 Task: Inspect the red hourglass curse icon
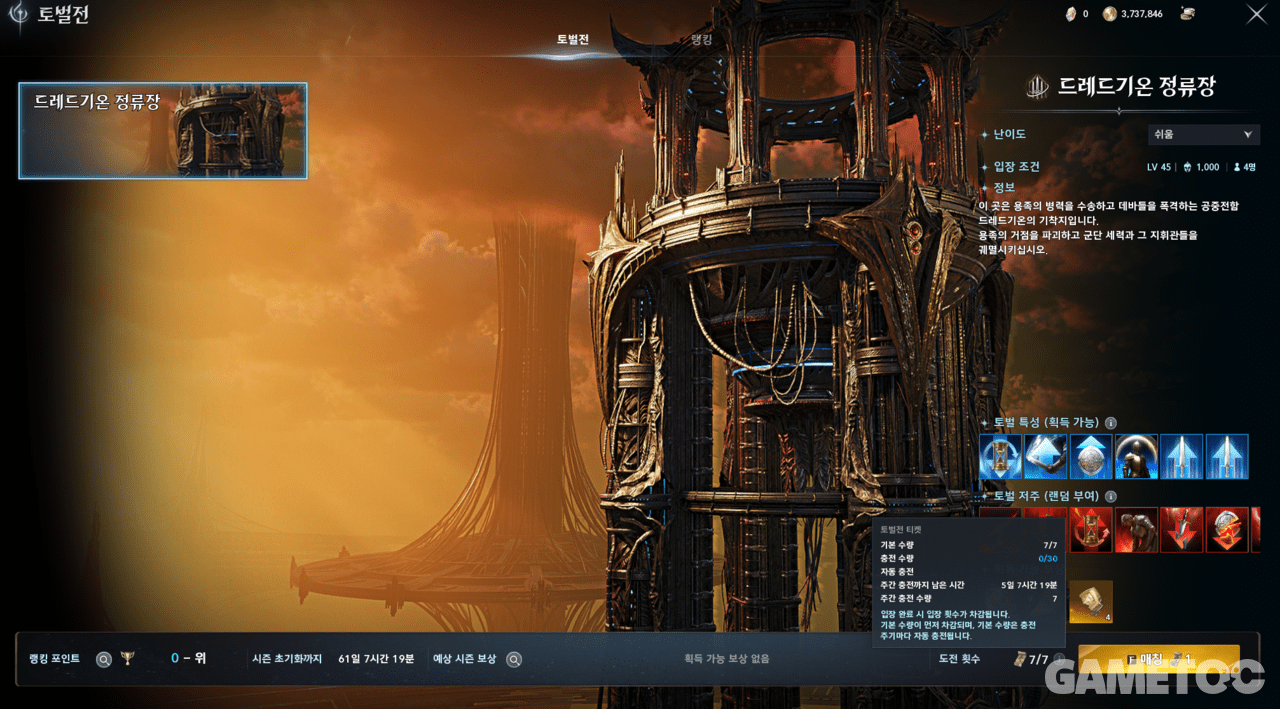point(1091,529)
